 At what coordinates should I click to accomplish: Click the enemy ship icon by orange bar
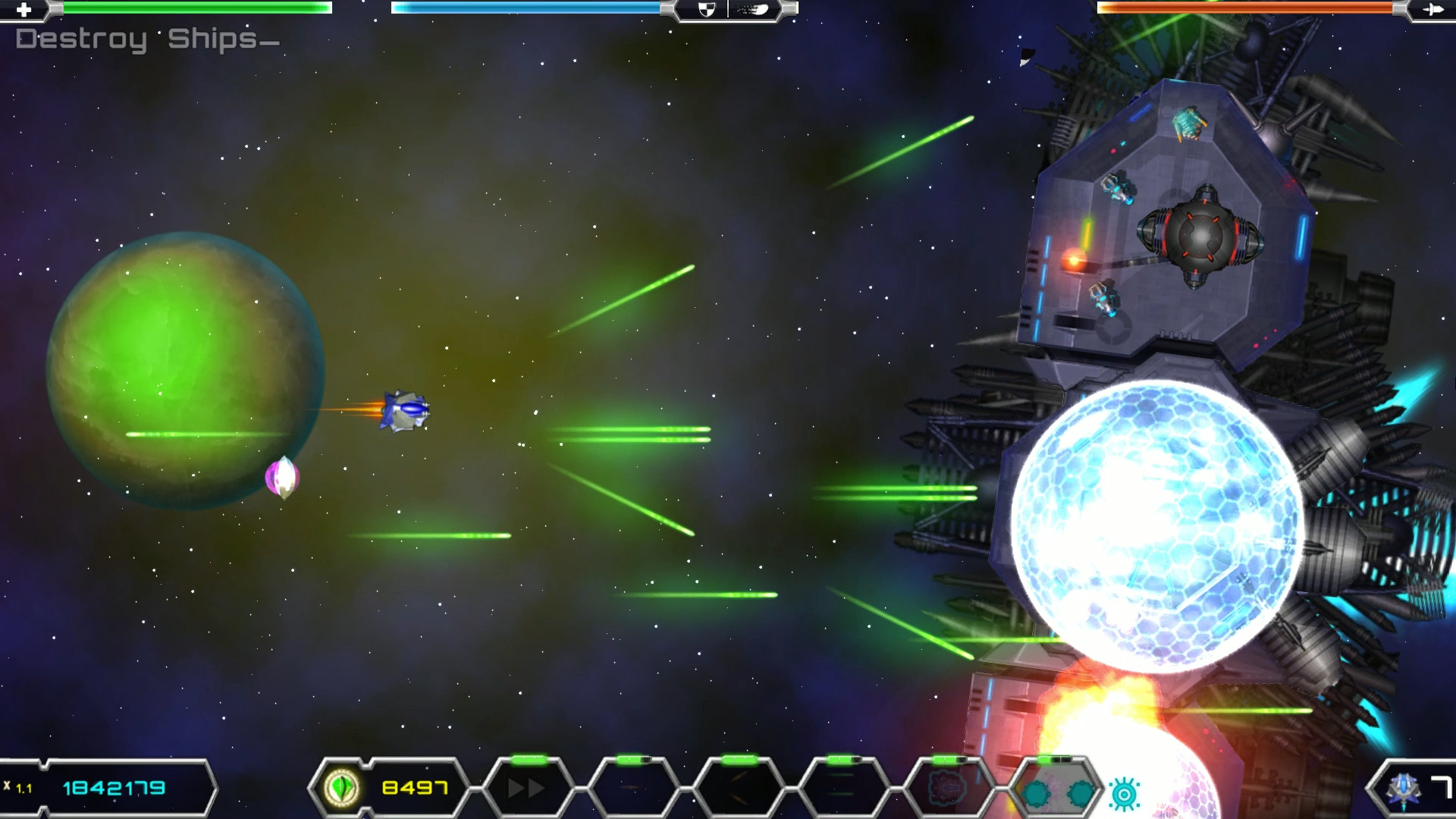pos(1432,9)
